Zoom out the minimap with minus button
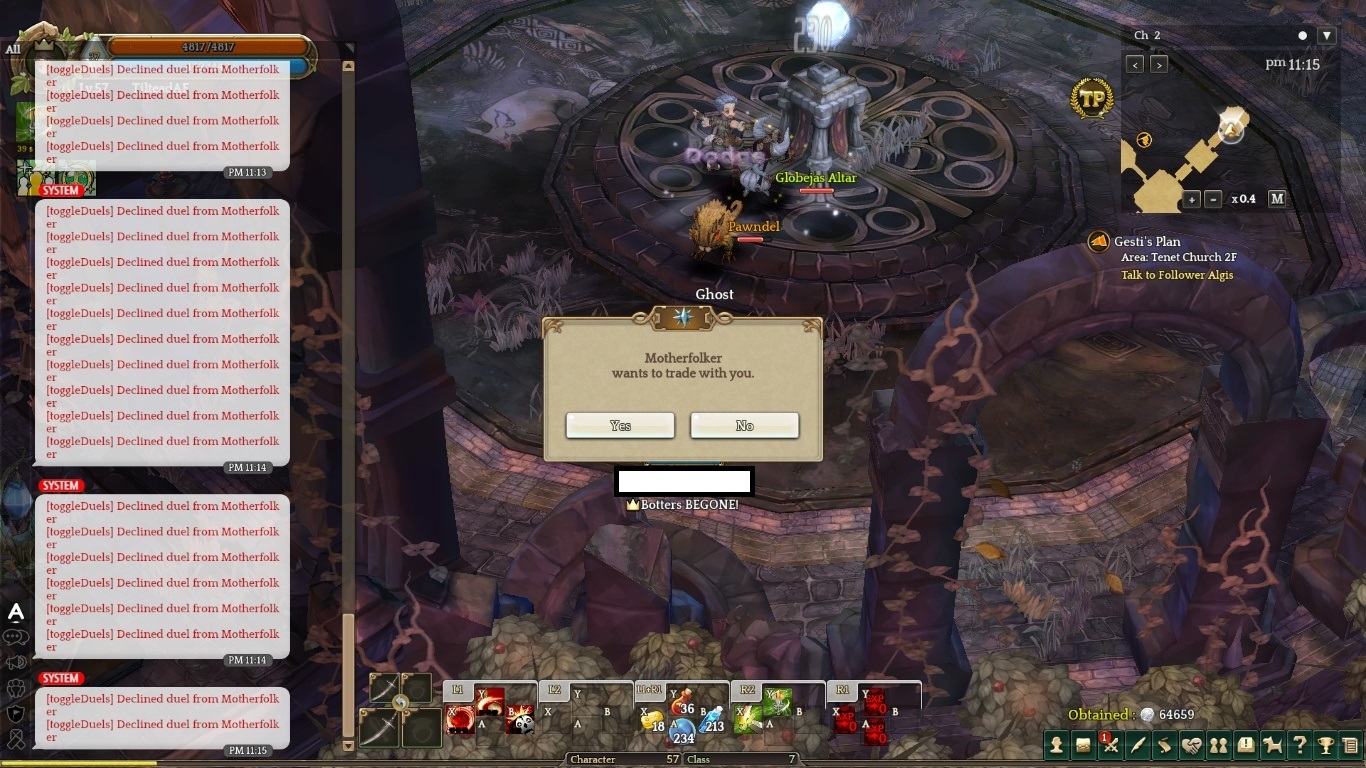 point(1213,199)
